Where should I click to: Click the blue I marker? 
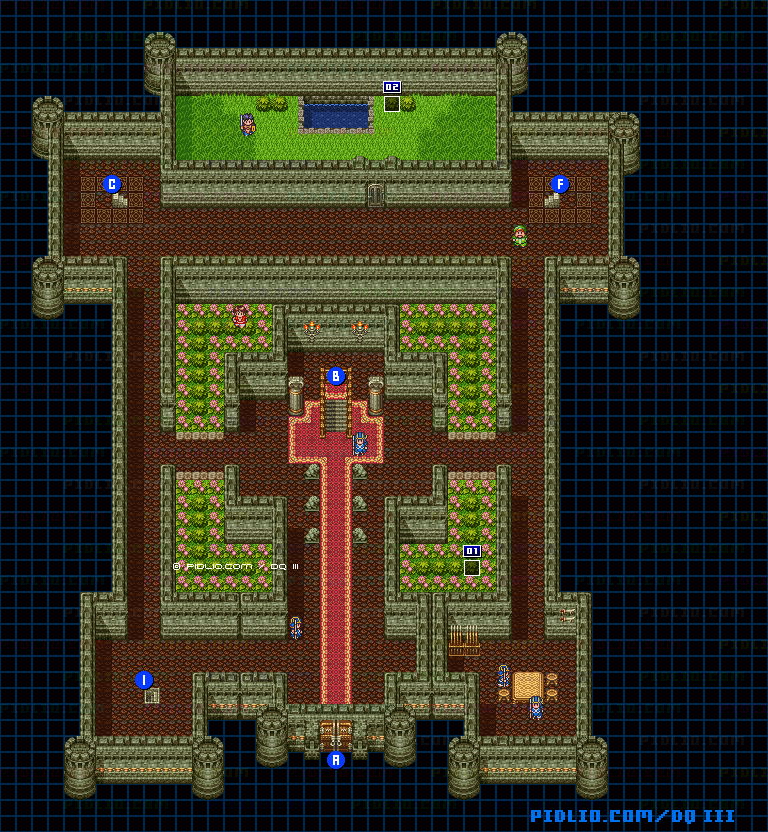pyautogui.click(x=144, y=680)
